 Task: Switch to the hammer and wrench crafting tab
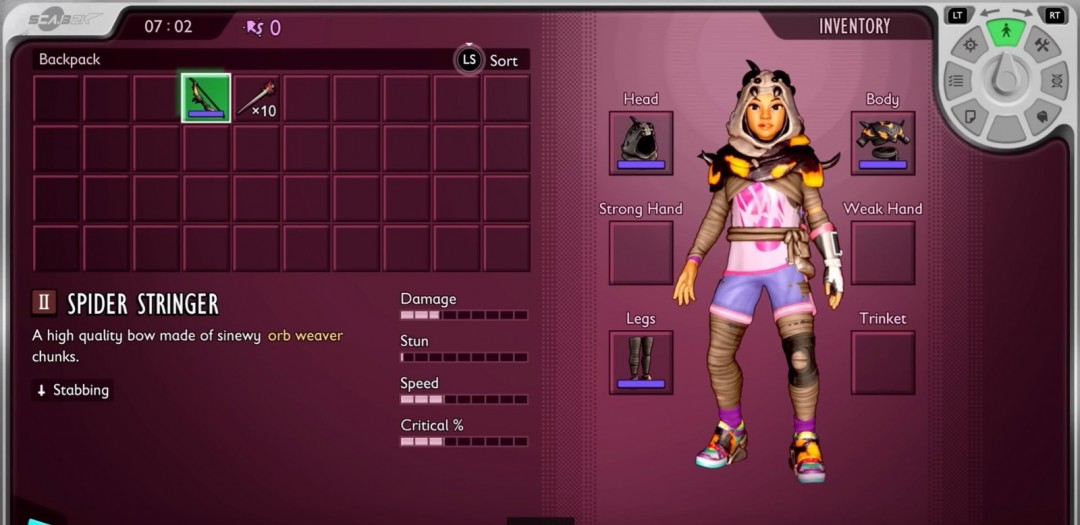pyautogui.click(x=1042, y=45)
